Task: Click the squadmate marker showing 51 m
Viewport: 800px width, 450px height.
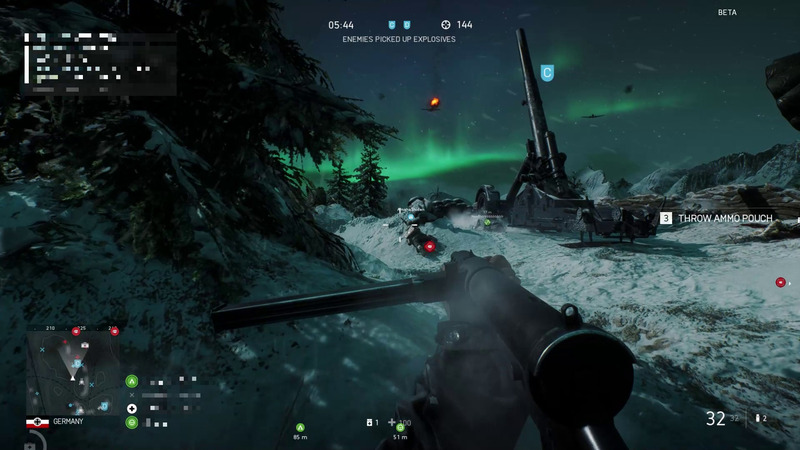Action: tap(400, 428)
